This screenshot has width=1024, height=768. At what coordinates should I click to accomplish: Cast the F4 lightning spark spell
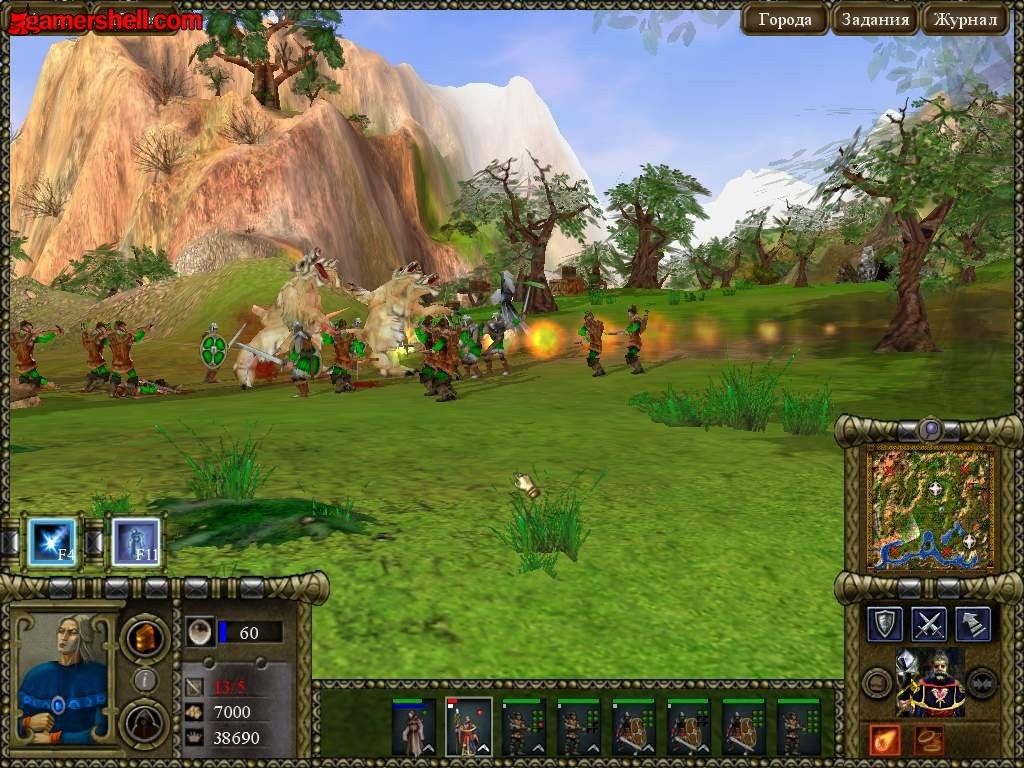pyautogui.click(x=52, y=541)
